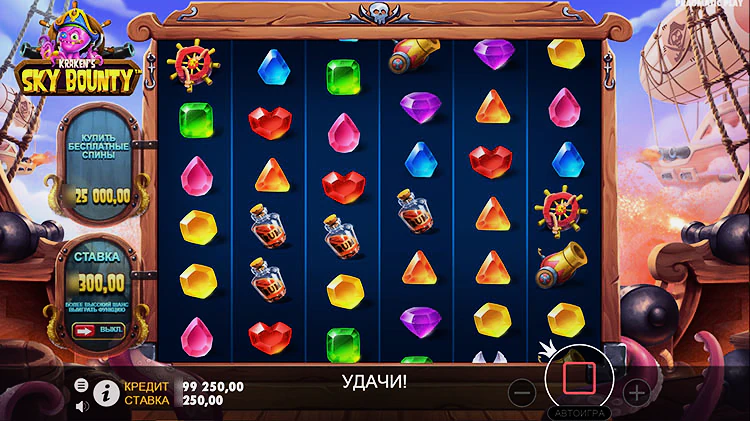Mute sound with the speaker icon
This screenshot has width=750, height=421.
(81, 405)
